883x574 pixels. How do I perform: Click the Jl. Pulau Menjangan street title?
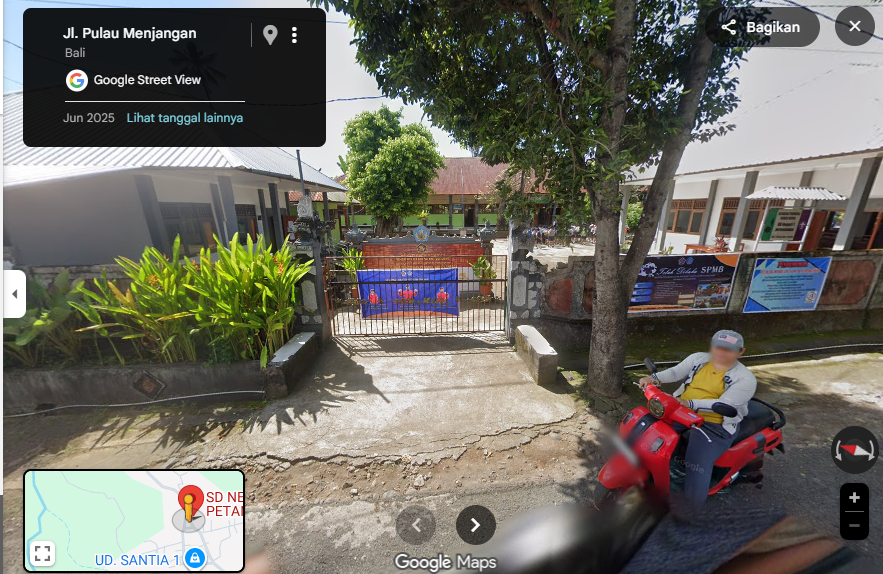(130, 33)
